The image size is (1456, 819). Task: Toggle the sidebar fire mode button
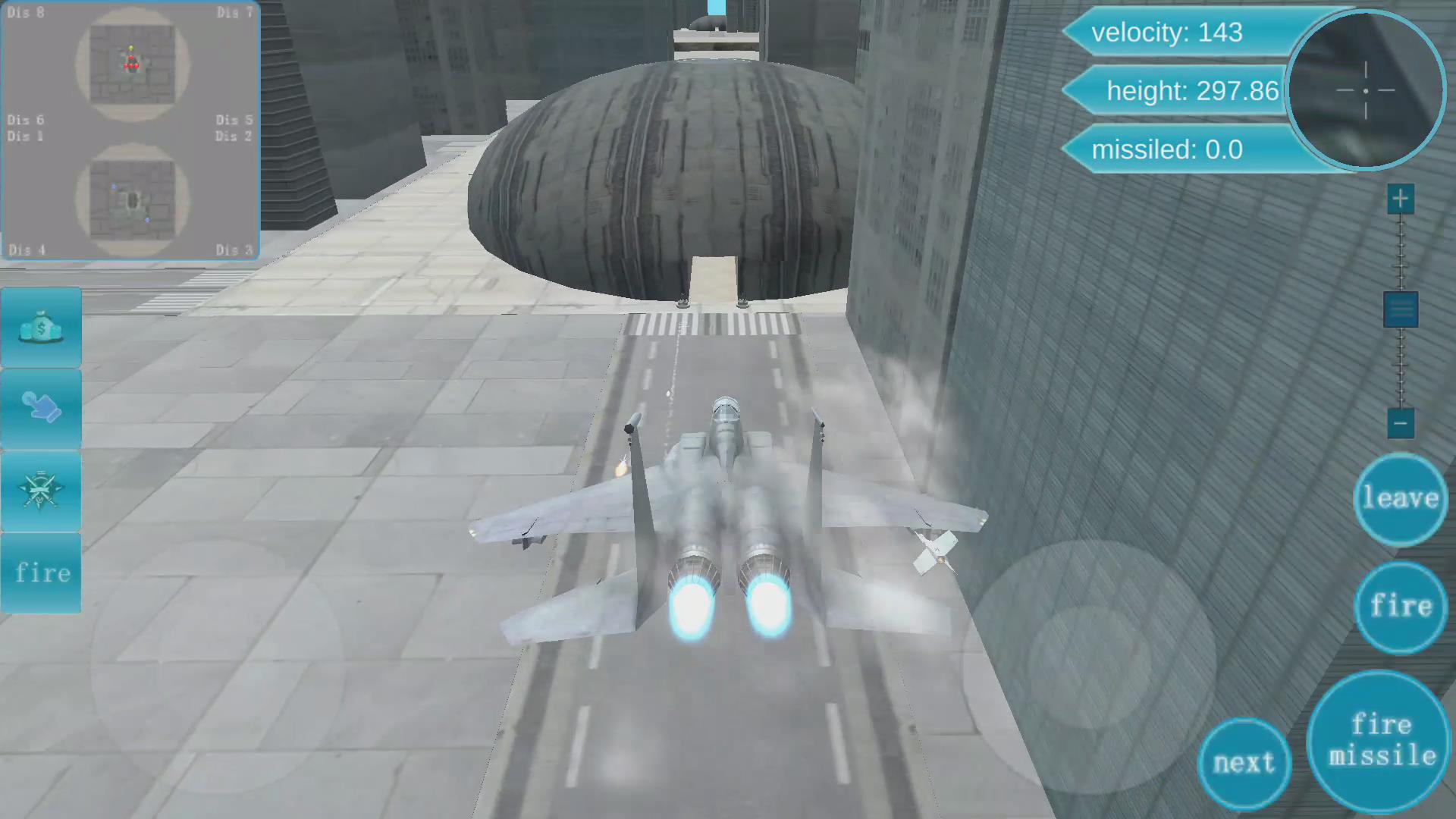(x=41, y=573)
